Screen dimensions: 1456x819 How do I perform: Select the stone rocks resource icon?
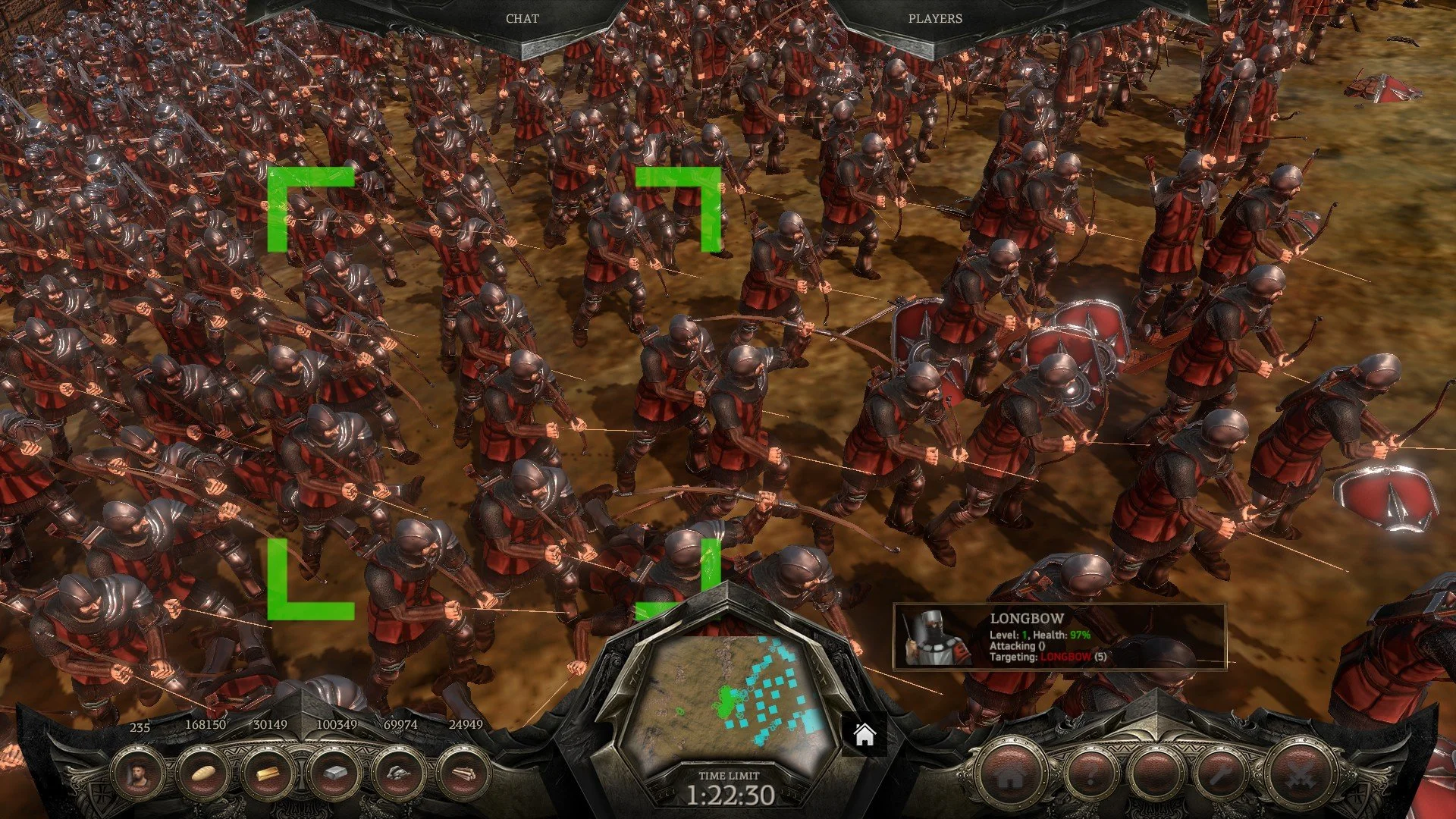400,775
